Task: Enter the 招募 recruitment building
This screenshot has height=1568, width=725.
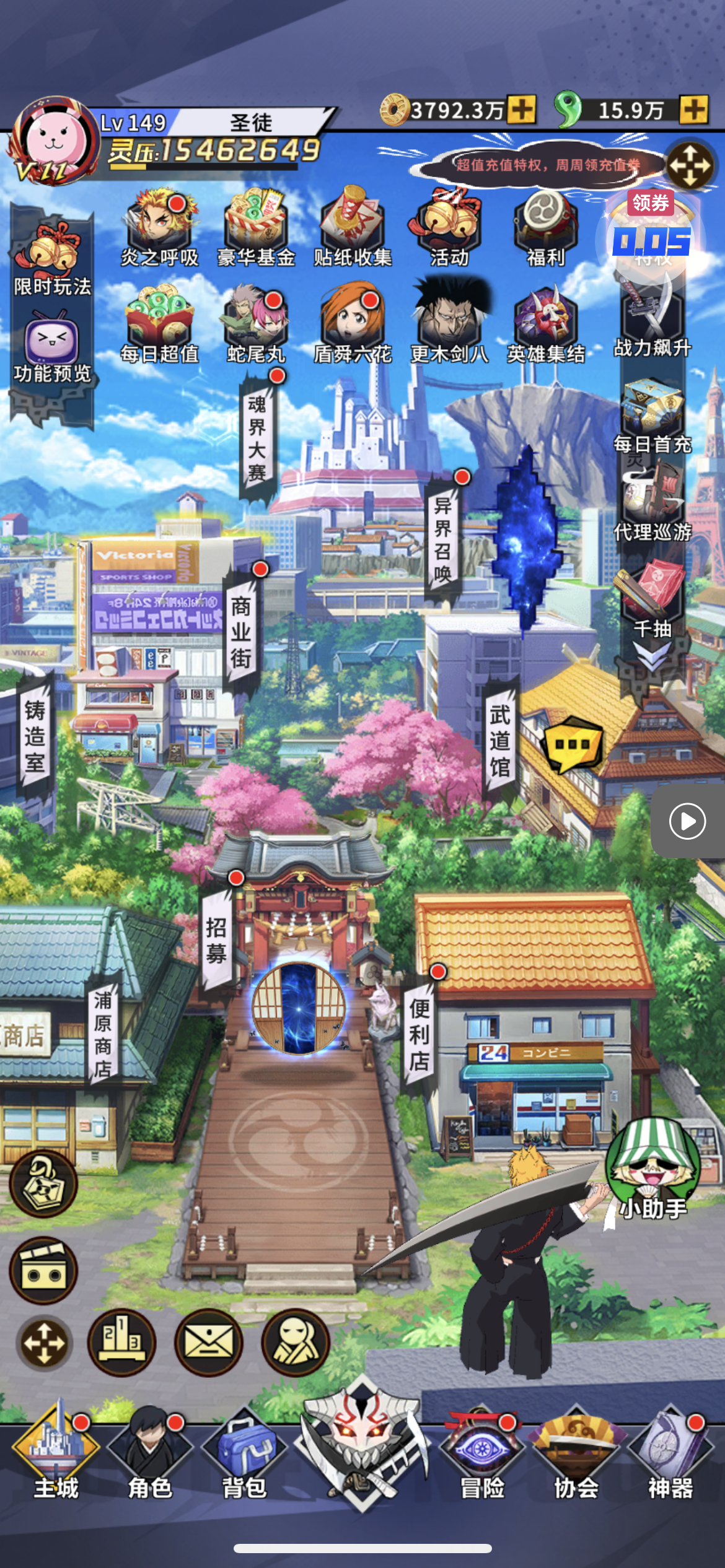Action: (216, 940)
